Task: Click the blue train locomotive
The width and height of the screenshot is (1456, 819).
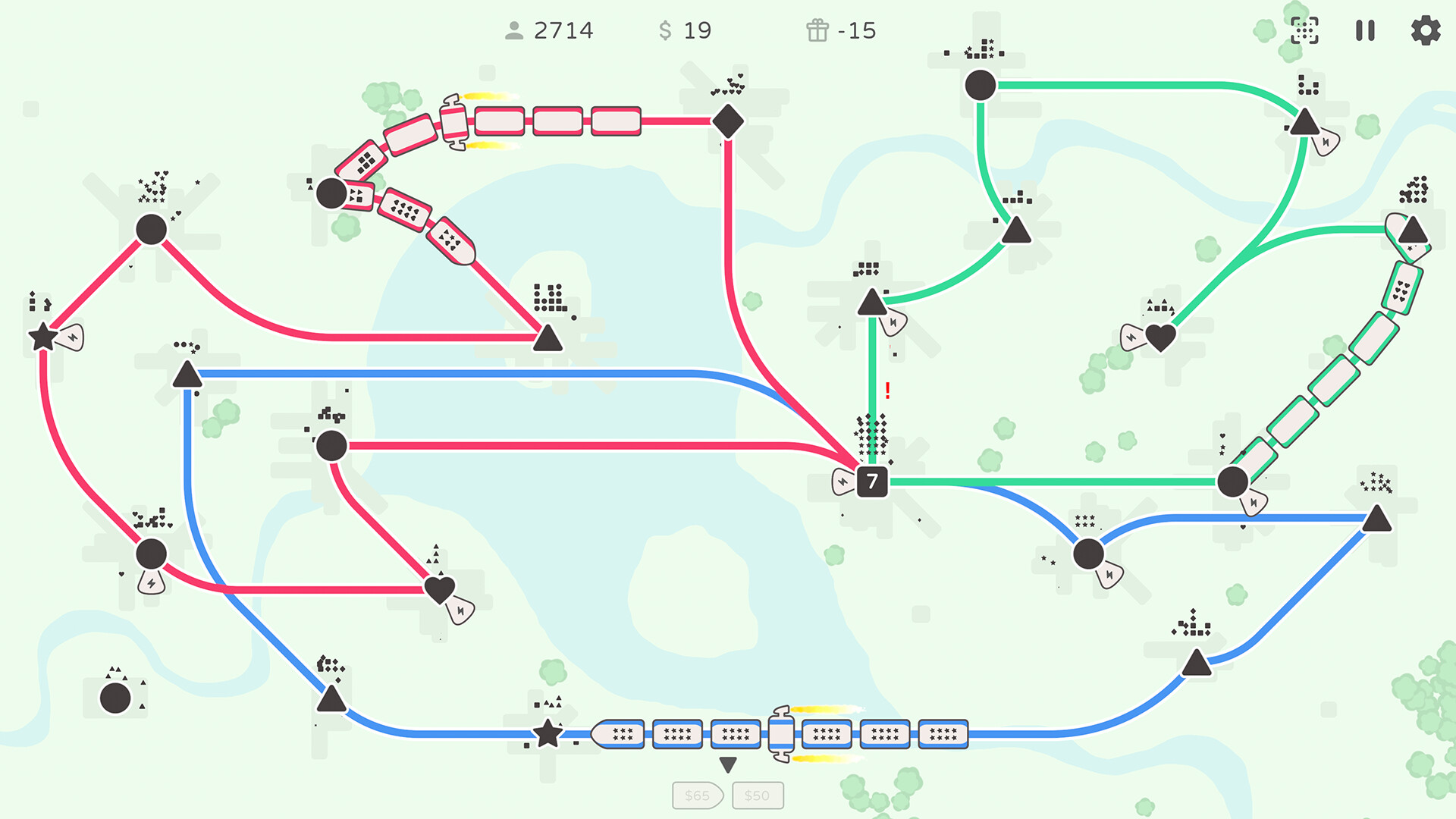Action: click(x=783, y=733)
